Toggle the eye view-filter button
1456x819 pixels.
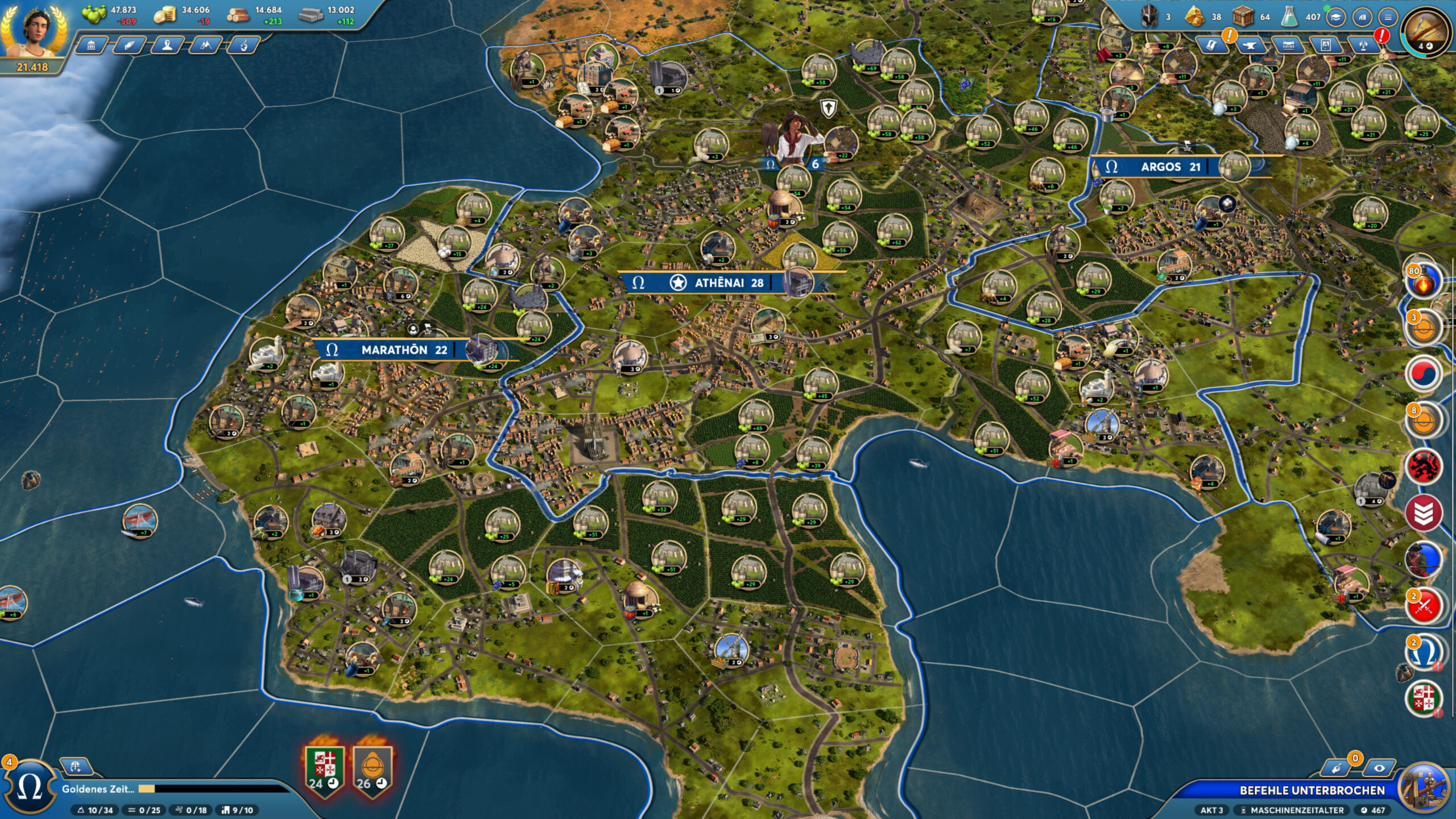click(x=1379, y=768)
